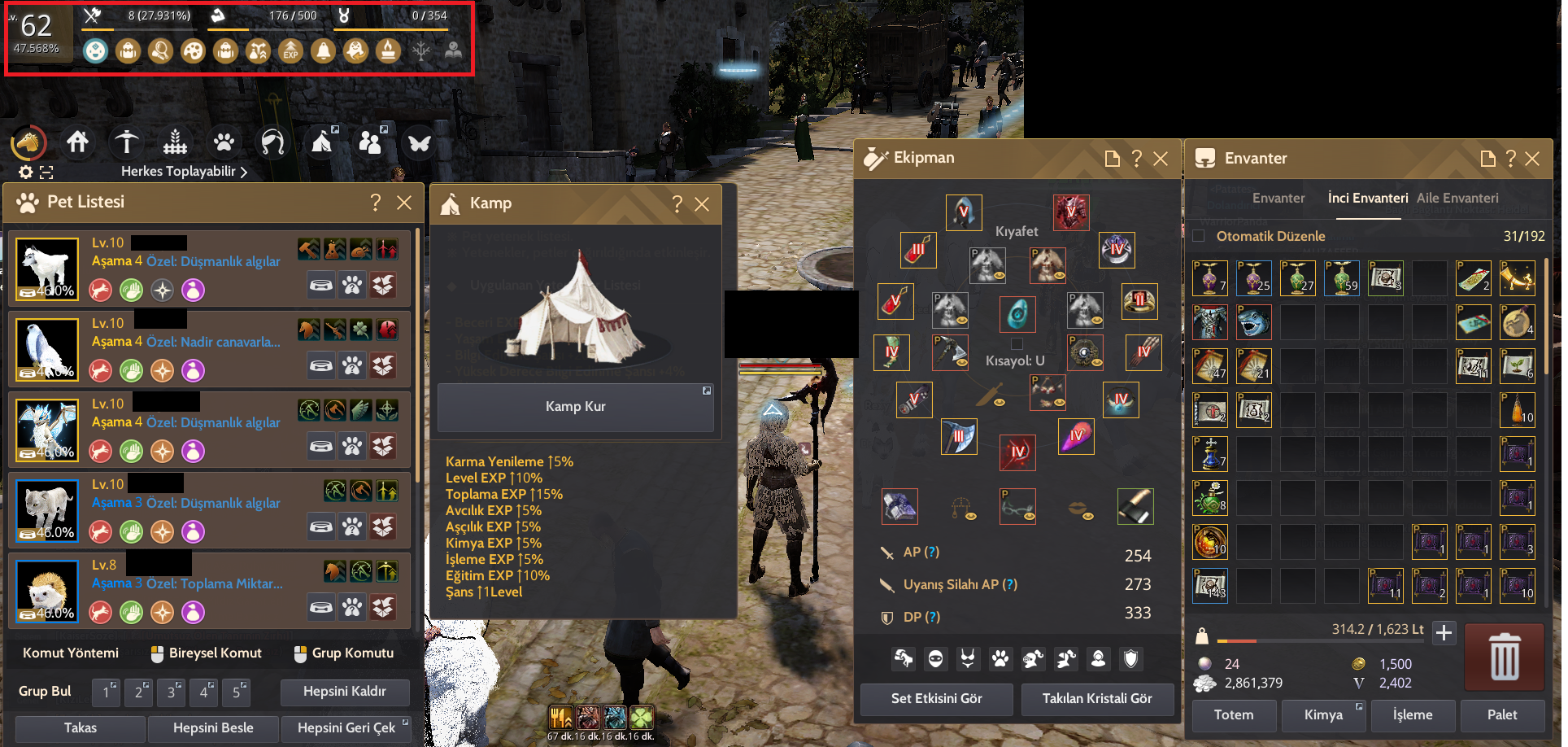The width and height of the screenshot is (1568, 747).
Task: Open the trash can icon in the Envanter panel
Action: (1504, 657)
